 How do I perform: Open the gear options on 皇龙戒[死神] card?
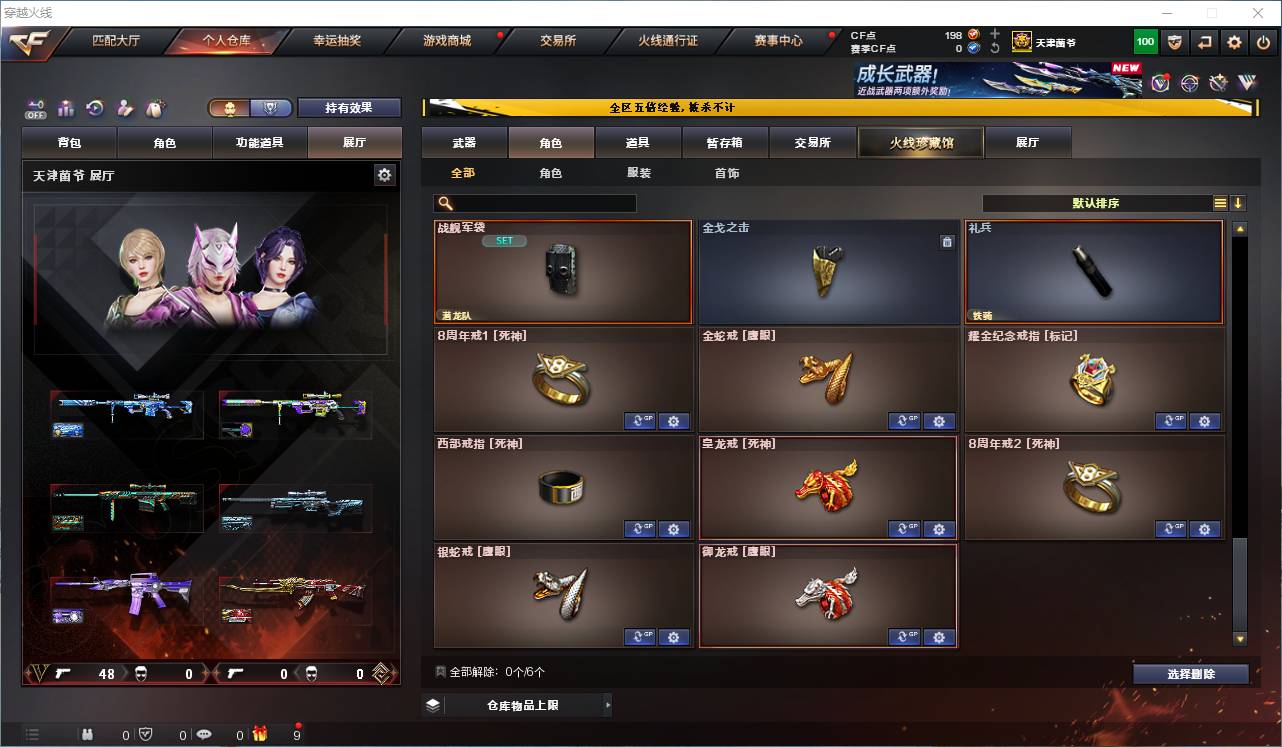point(939,529)
